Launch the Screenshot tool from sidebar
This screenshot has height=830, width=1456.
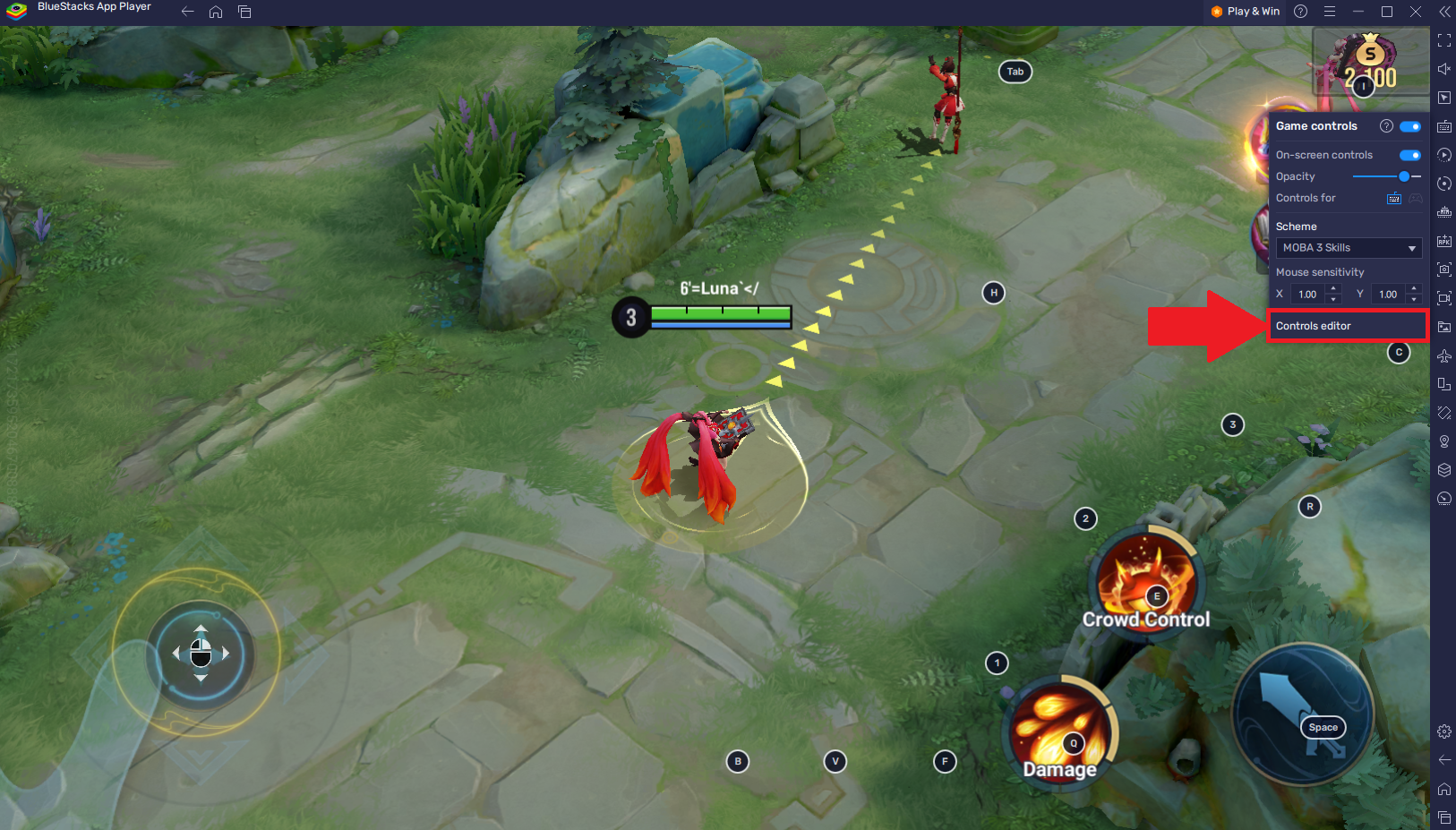click(1444, 270)
